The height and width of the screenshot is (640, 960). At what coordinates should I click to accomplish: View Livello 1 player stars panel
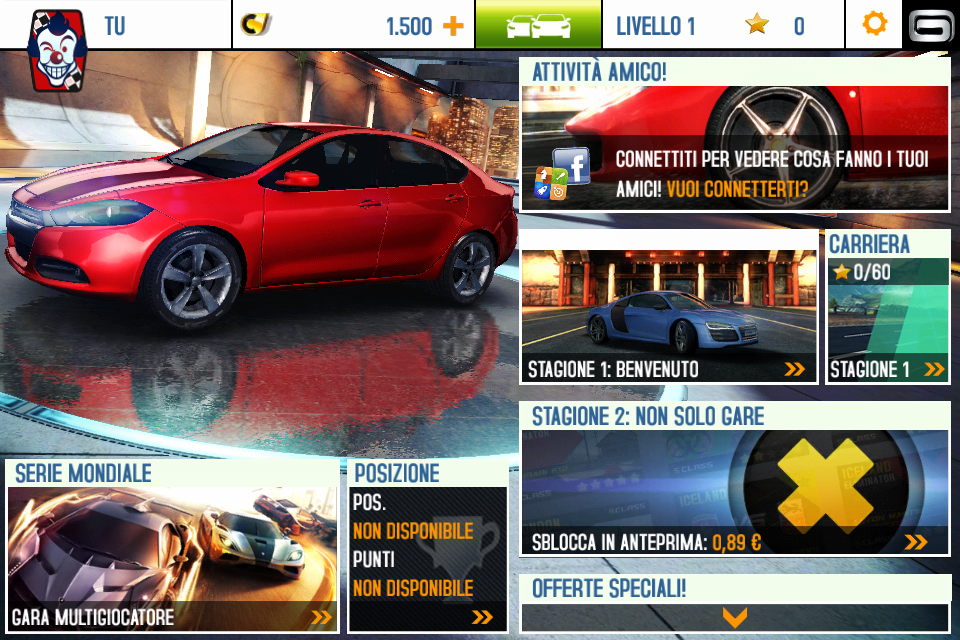point(722,25)
